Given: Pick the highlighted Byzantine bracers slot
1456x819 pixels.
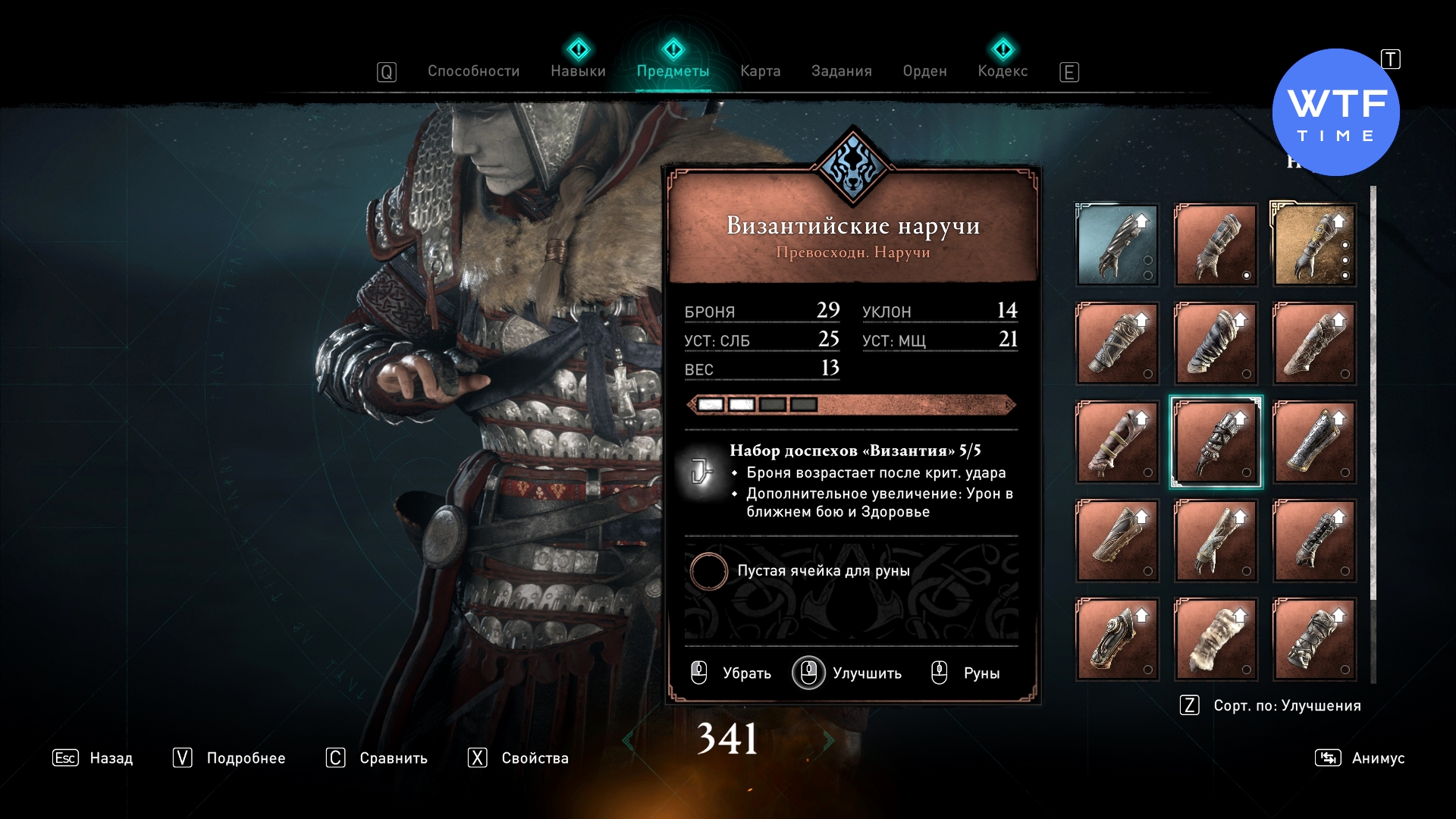Looking at the screenshot, I should [1216, 442].
